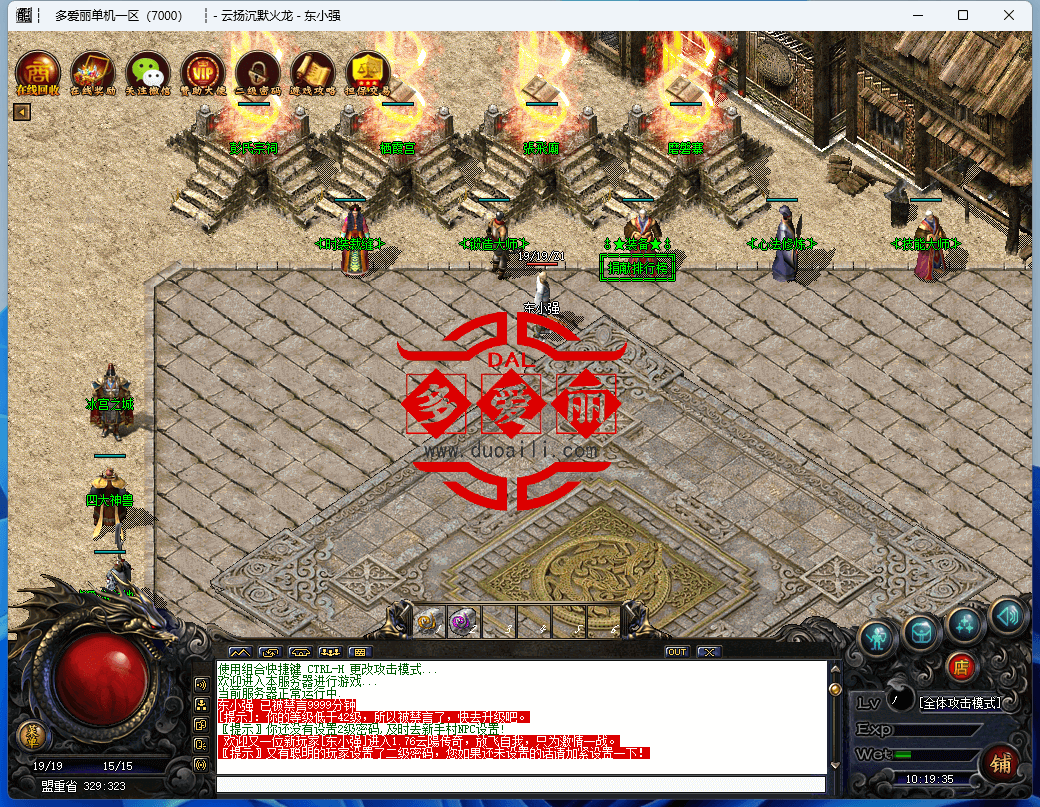
Task: Open the VIP 赞助大使 icon
Action: pyautogui.click(x=203, y=72)
